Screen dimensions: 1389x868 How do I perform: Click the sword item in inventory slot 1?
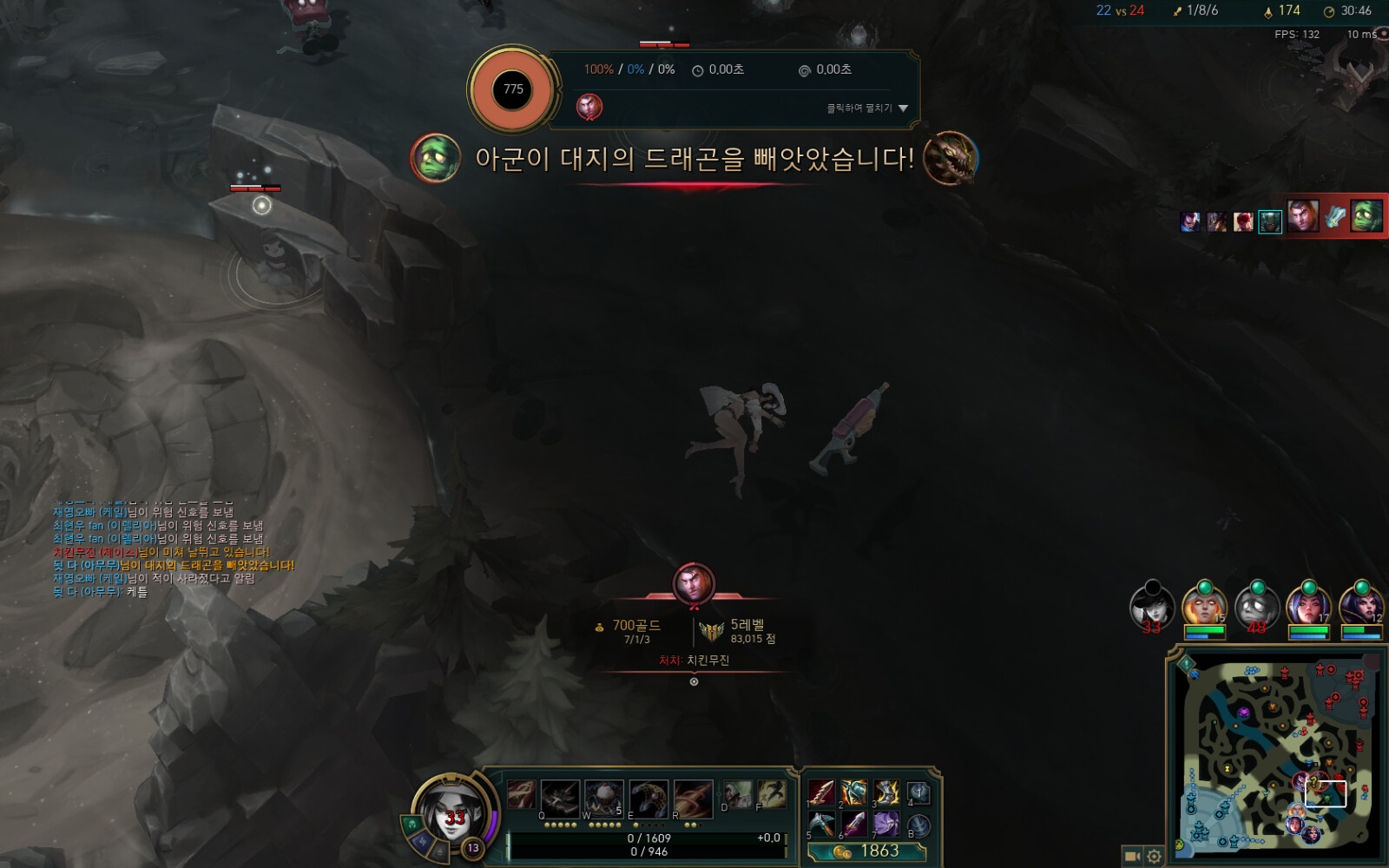[821, 792]
